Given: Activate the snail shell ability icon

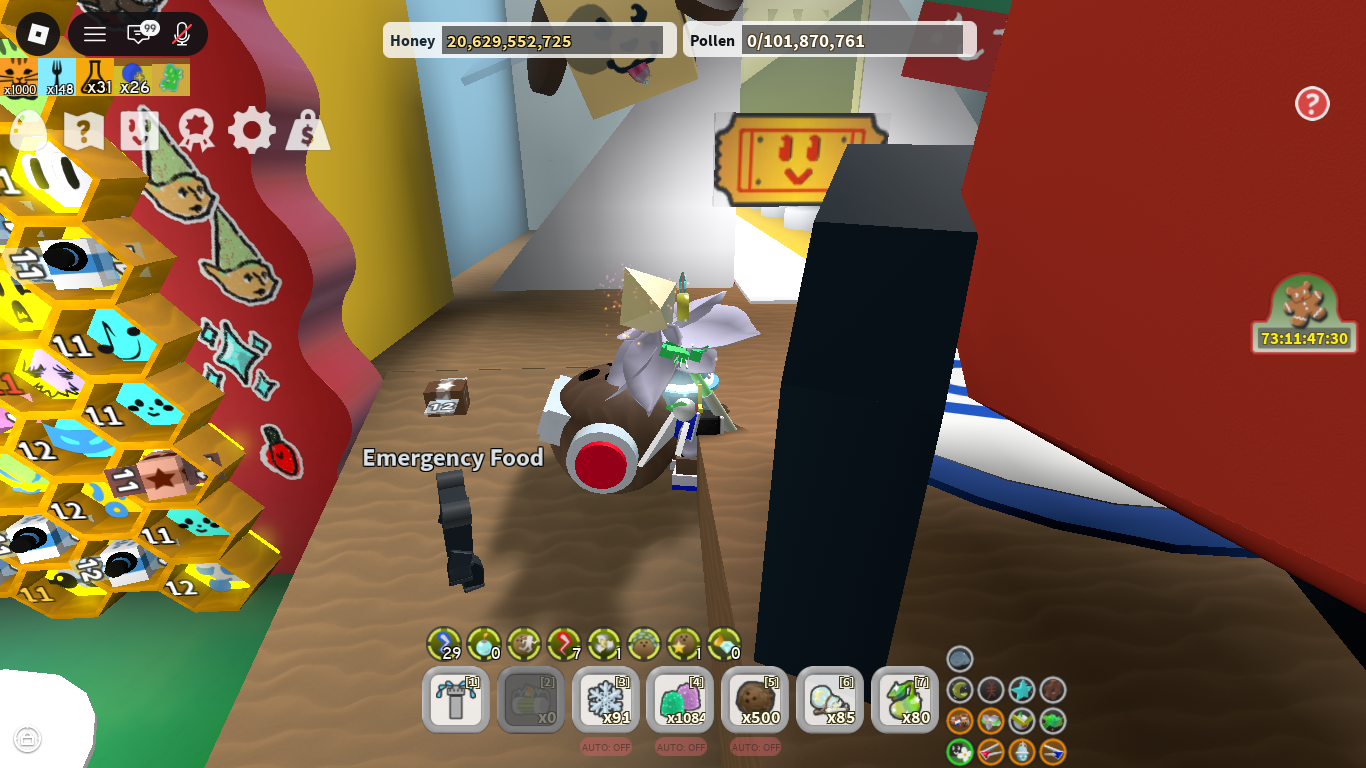Looking at the screenshot, I should pos(960,658).
